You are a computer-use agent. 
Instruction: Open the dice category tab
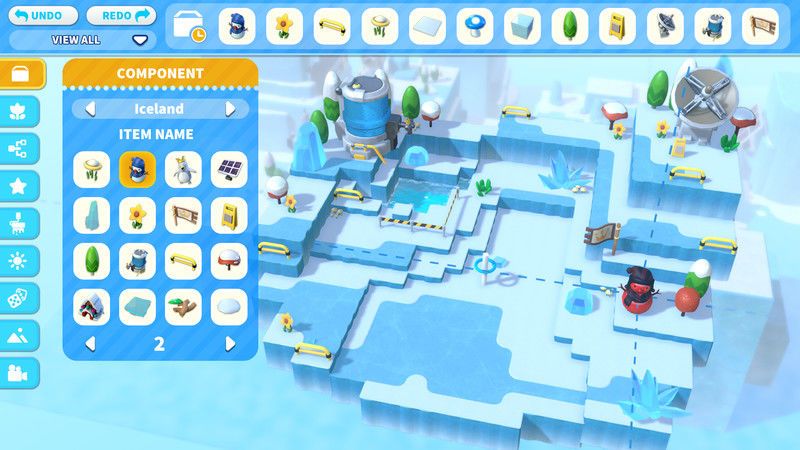tap(21, 298)
